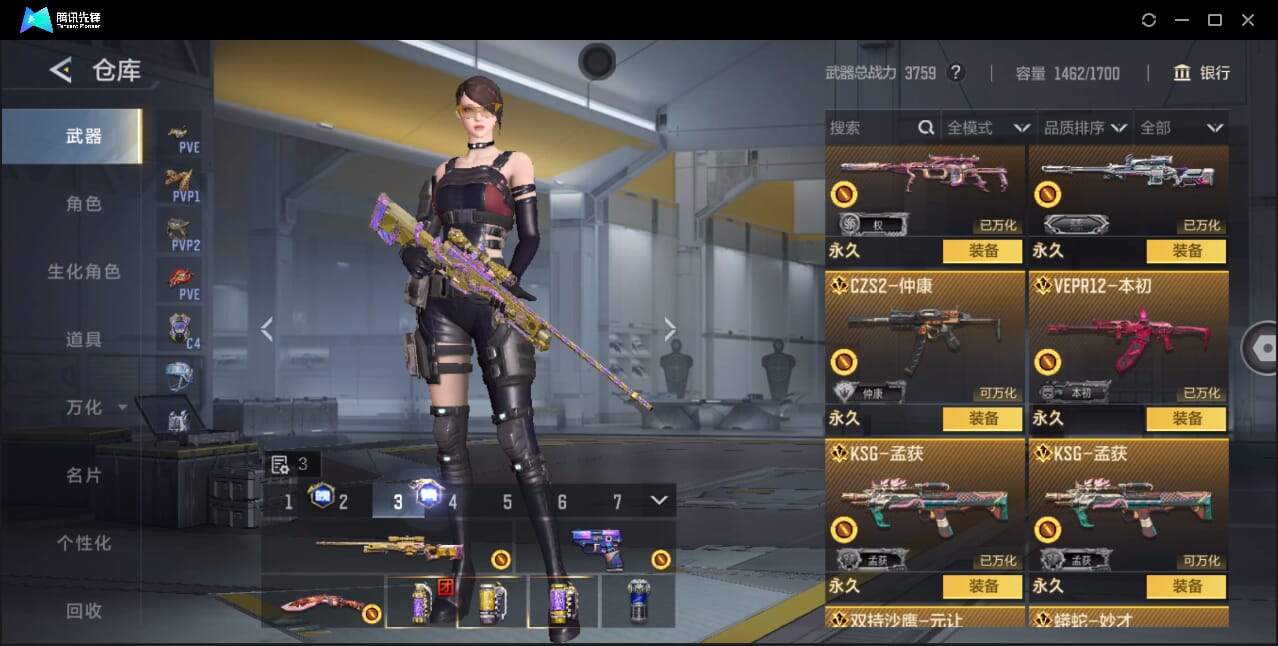Open the 名片 tab
The image size is (1278, 646).
84,475
